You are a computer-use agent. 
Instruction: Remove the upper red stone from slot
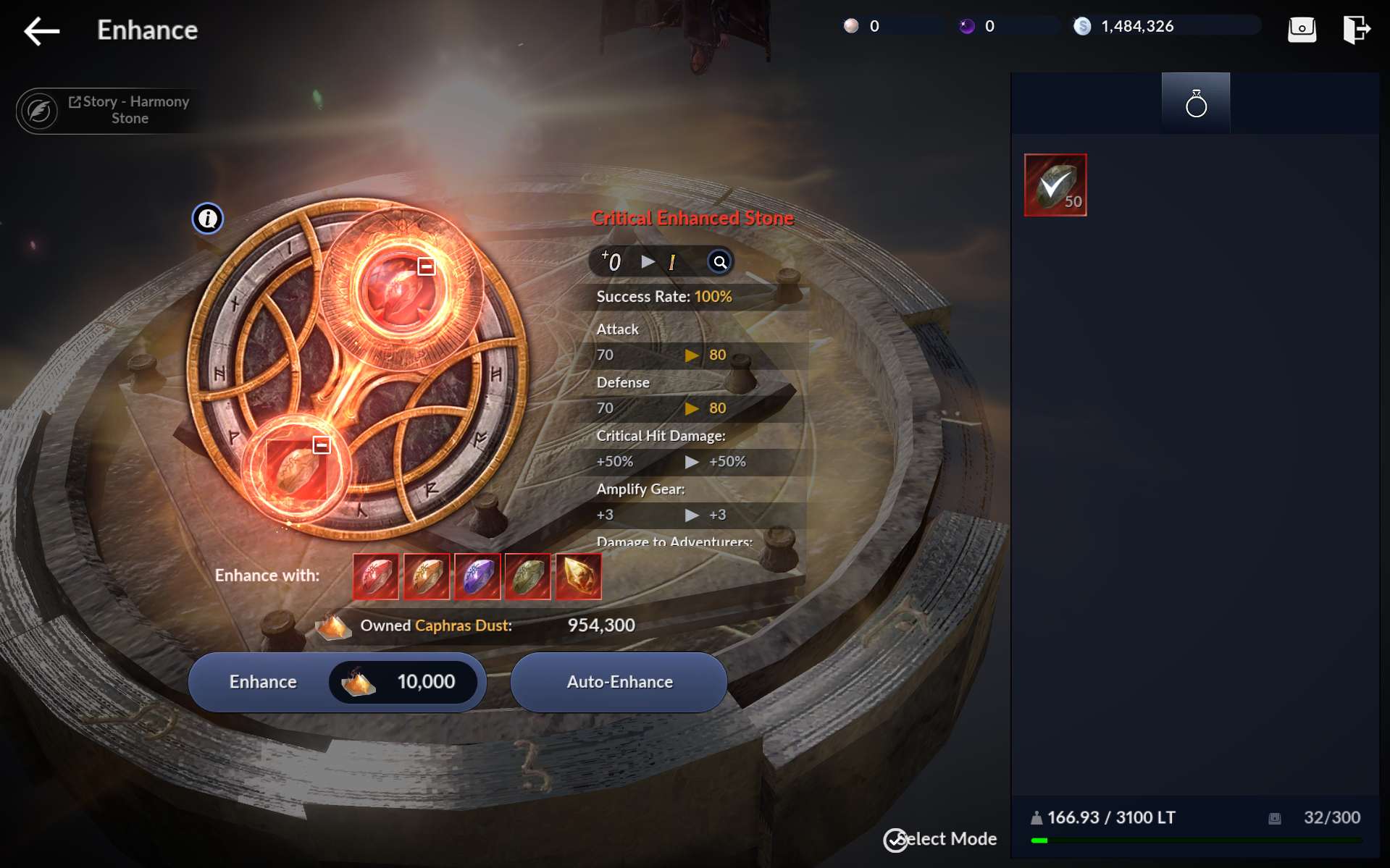[427, 266]
